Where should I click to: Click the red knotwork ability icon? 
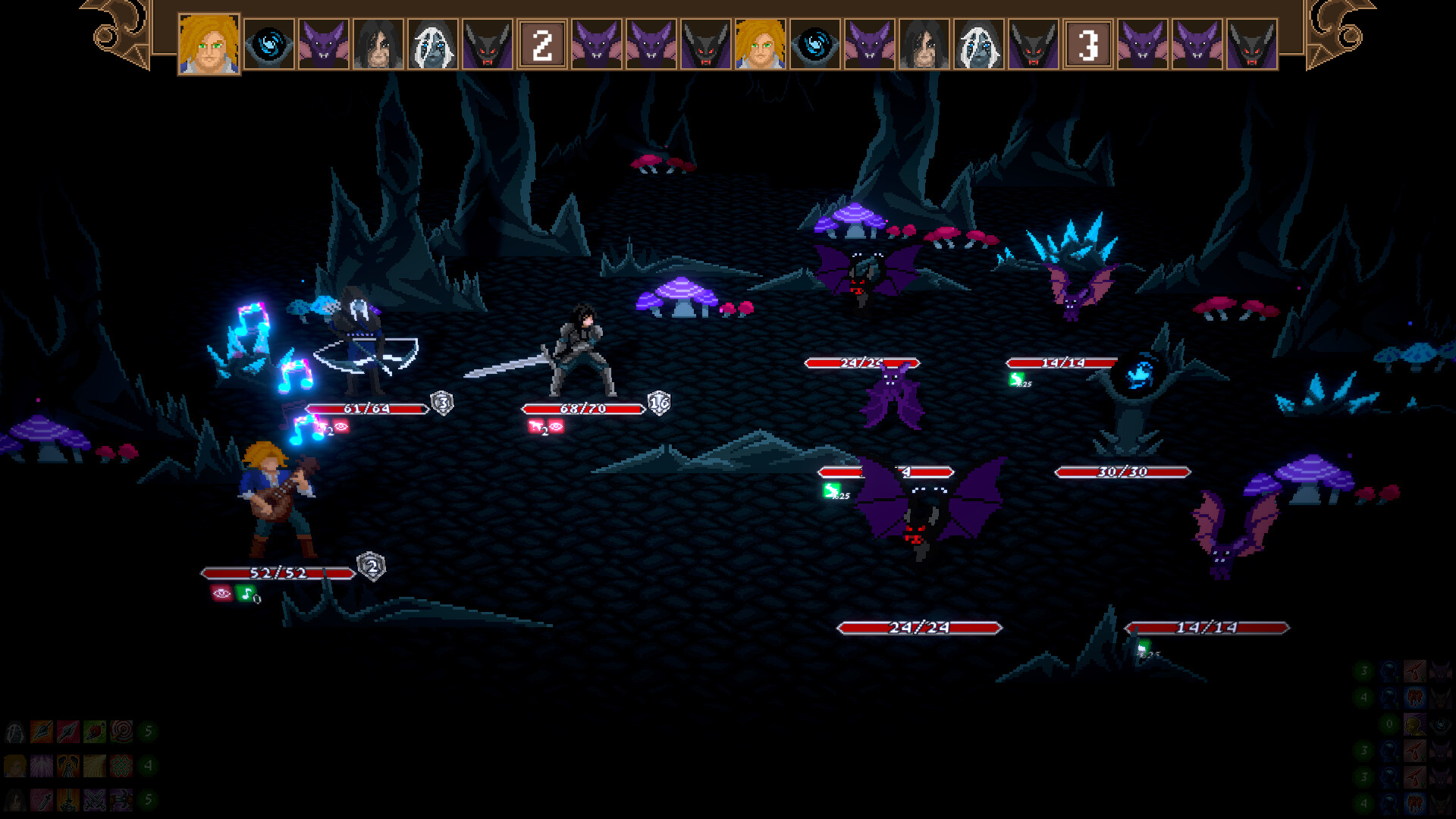pyautogui.click(x=121, y=766)
